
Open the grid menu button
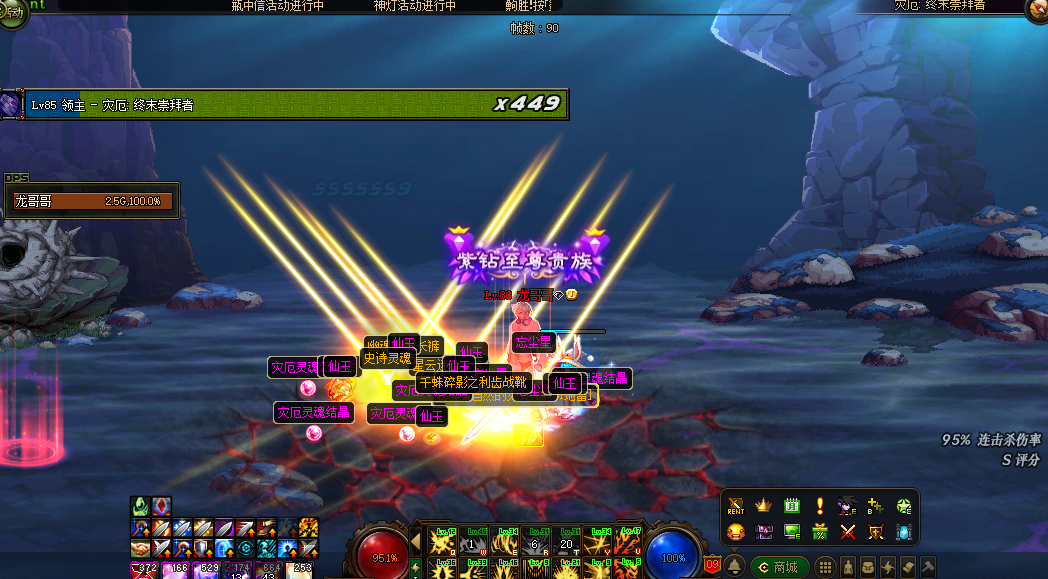(826, 567)
